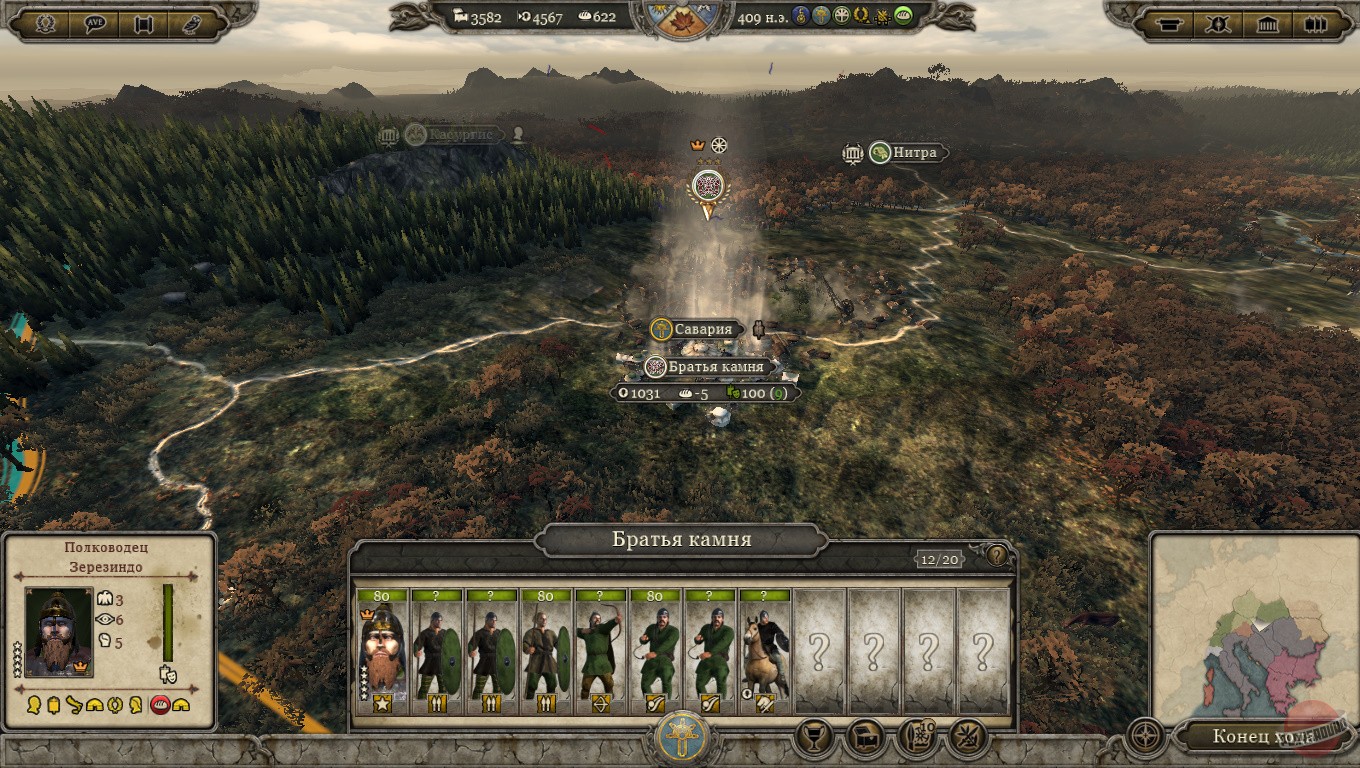Open the laurel wreath menu in top-left
Image resolution: width=1360 pixels, height=768 pixels.
pos(44,24)
